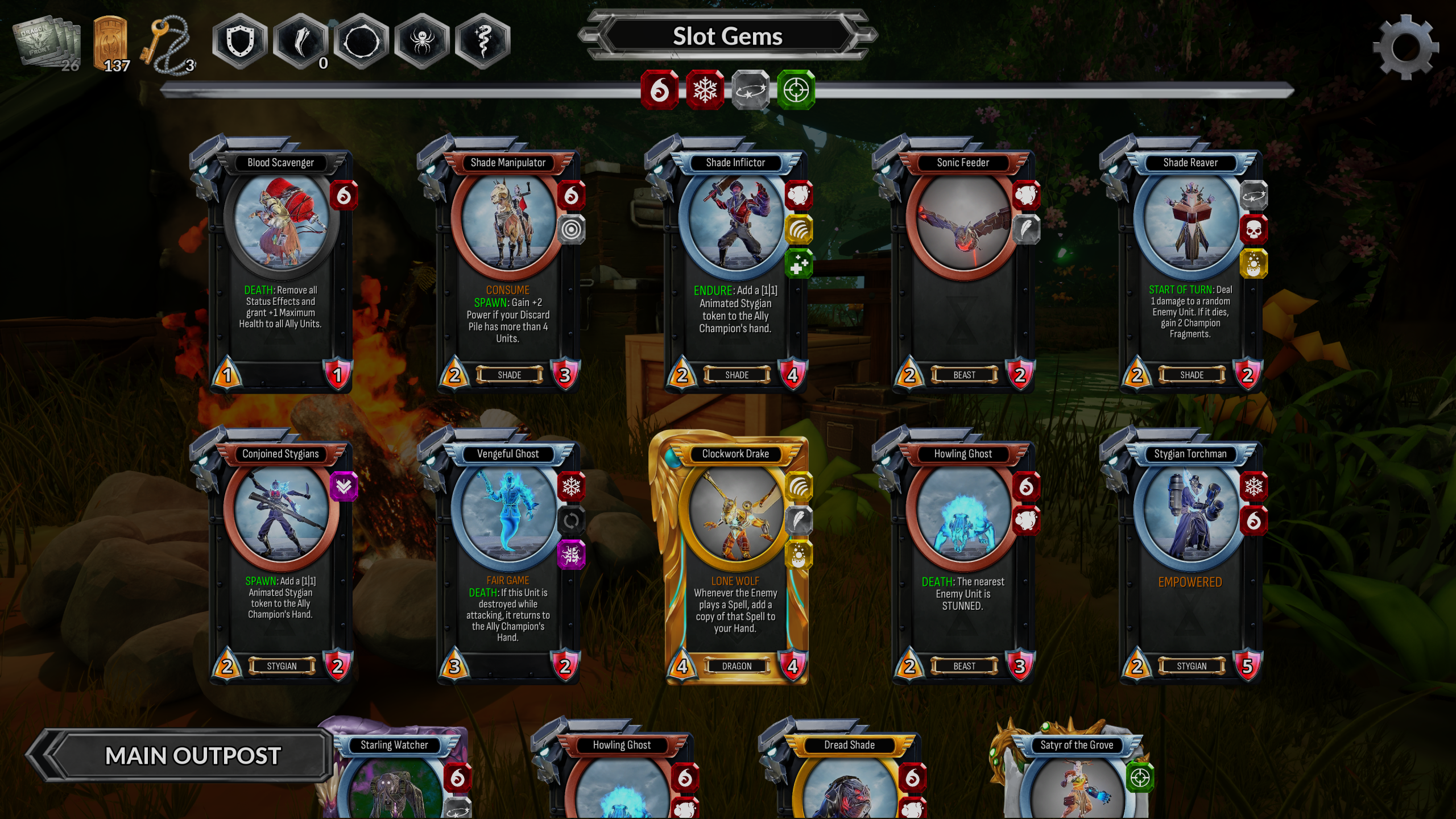Click the spider hexagon icon

coord(422,42)
